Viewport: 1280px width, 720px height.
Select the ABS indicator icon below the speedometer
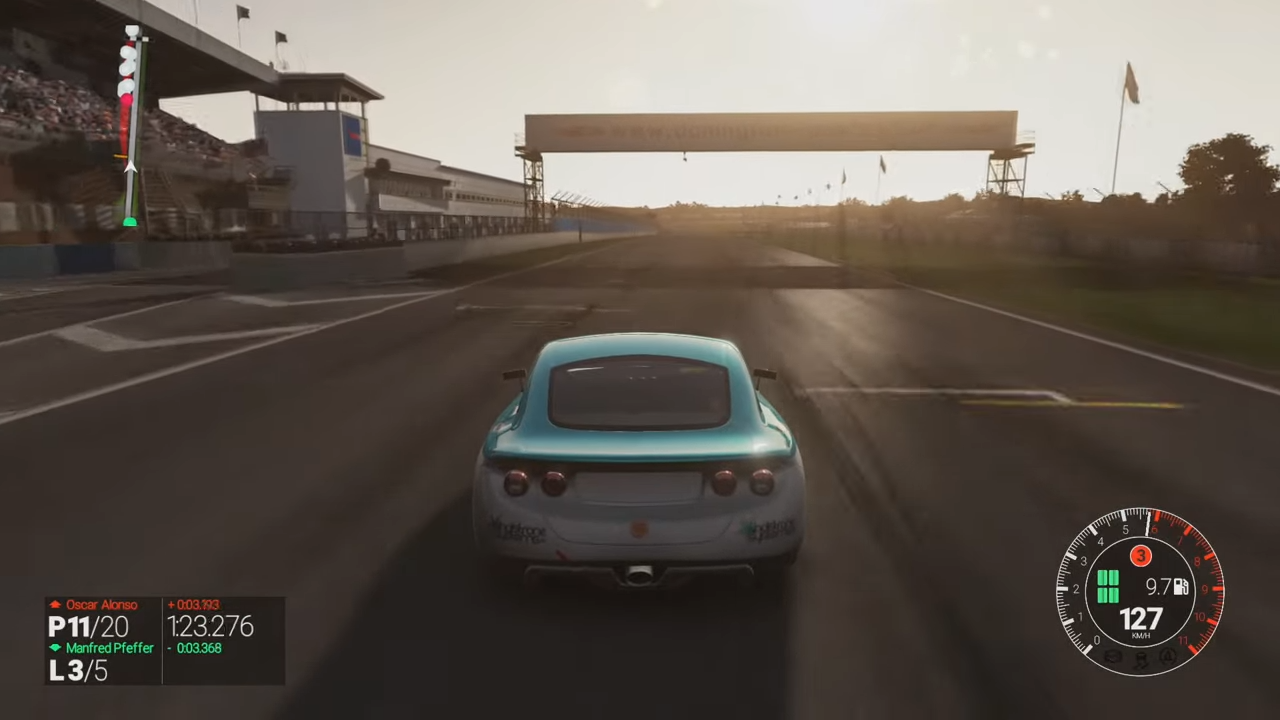[1167, 658]
